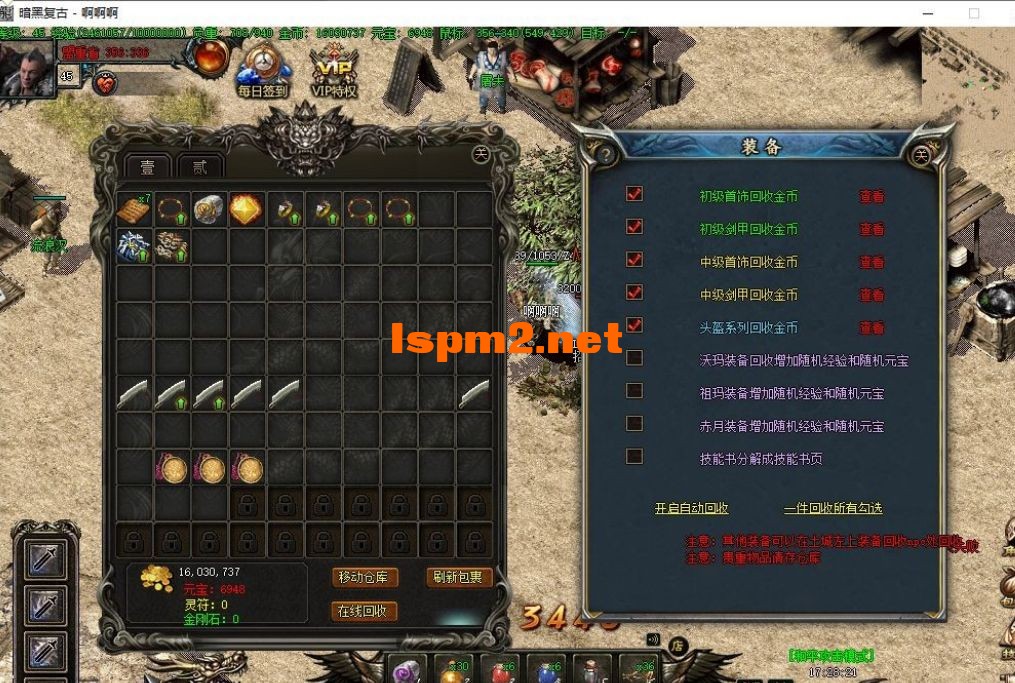Screen dimensions: 1015x683
Task: Tick the 沃玛装备 recycle checkbox
Action: click(x=634, y=358)
